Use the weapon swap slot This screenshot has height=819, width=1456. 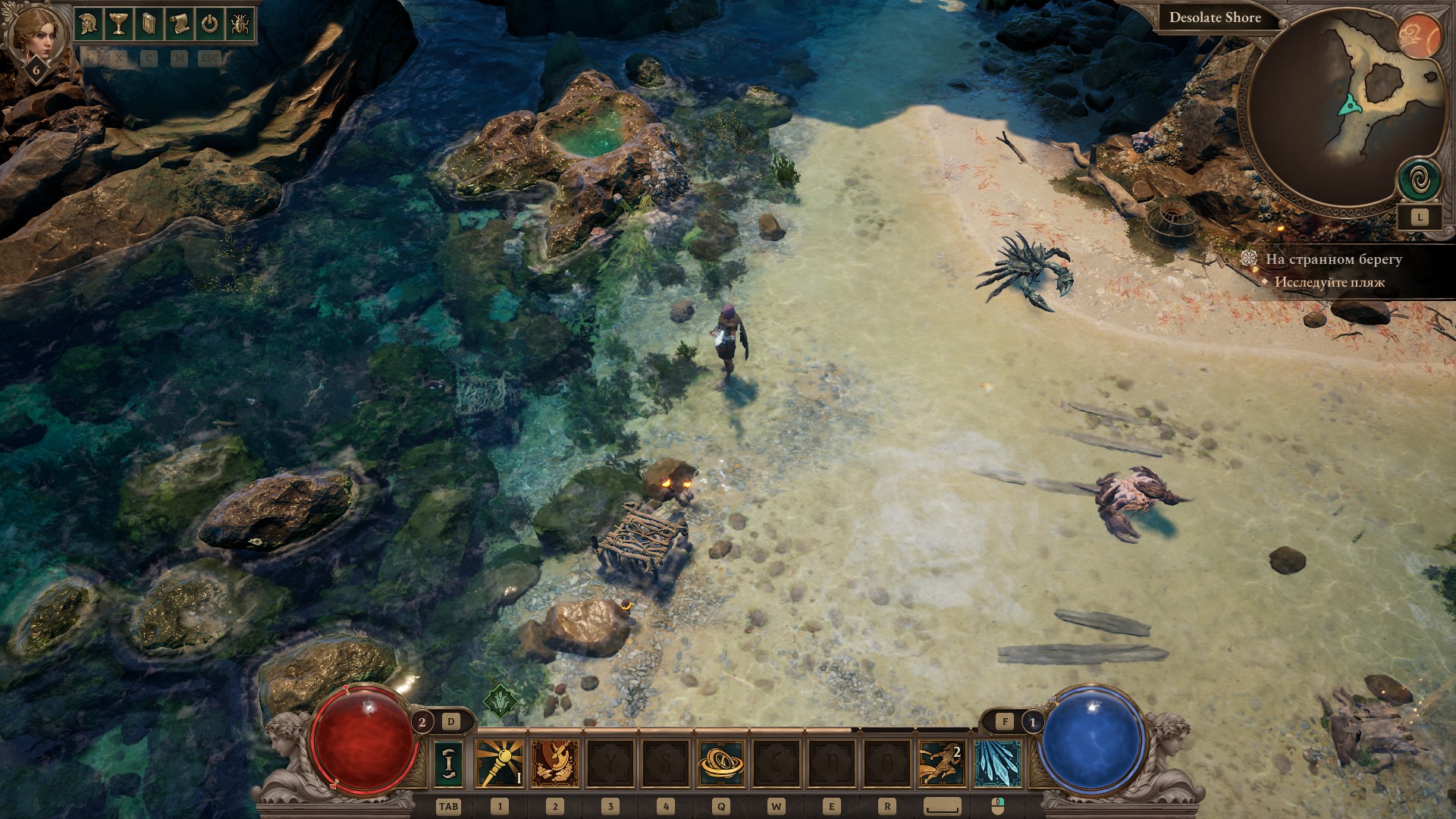tap(448, 763)
